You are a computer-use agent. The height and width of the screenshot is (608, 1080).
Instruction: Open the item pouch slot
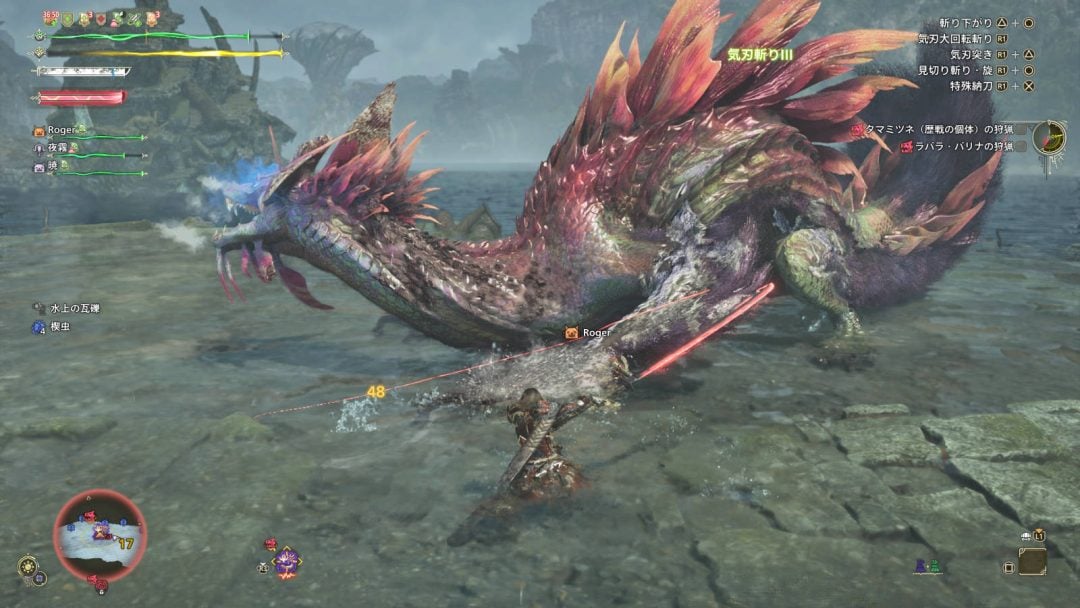click(x=1032, y=561)
